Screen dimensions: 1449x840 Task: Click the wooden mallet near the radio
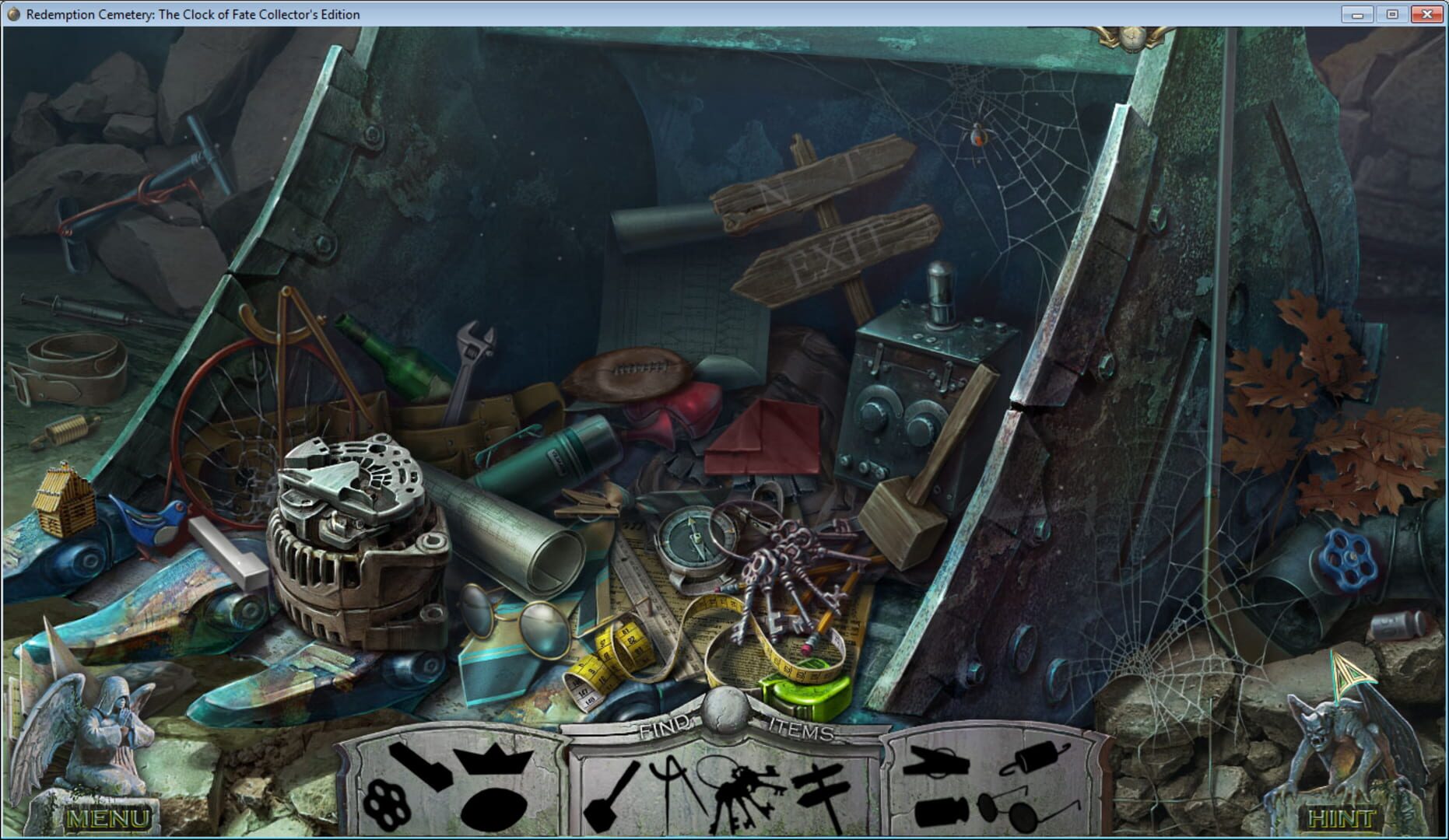point(903,513)
